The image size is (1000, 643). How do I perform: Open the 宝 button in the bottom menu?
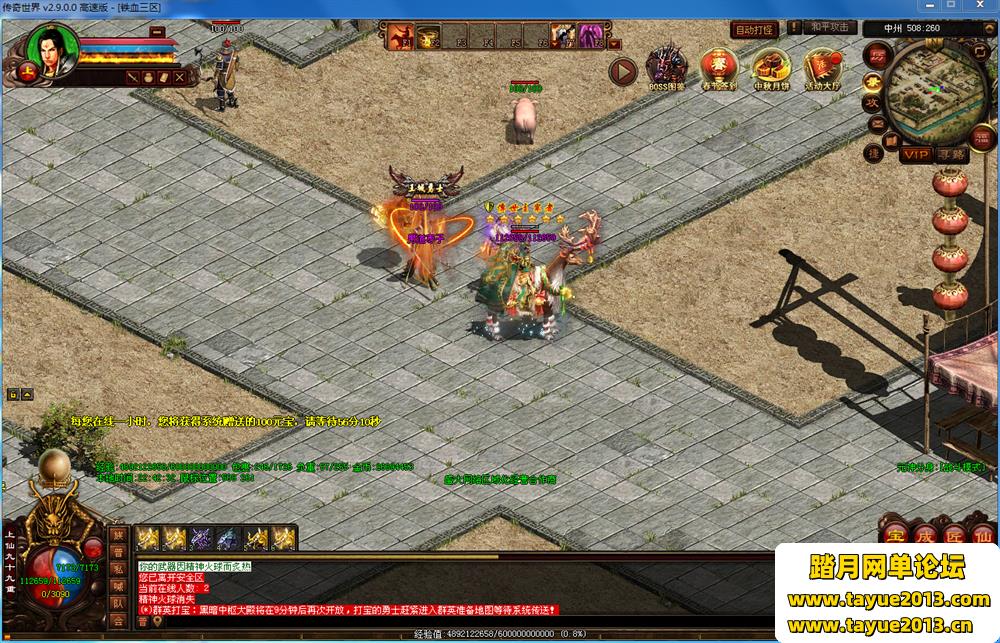pyautogui.click(x=895, y=533)
